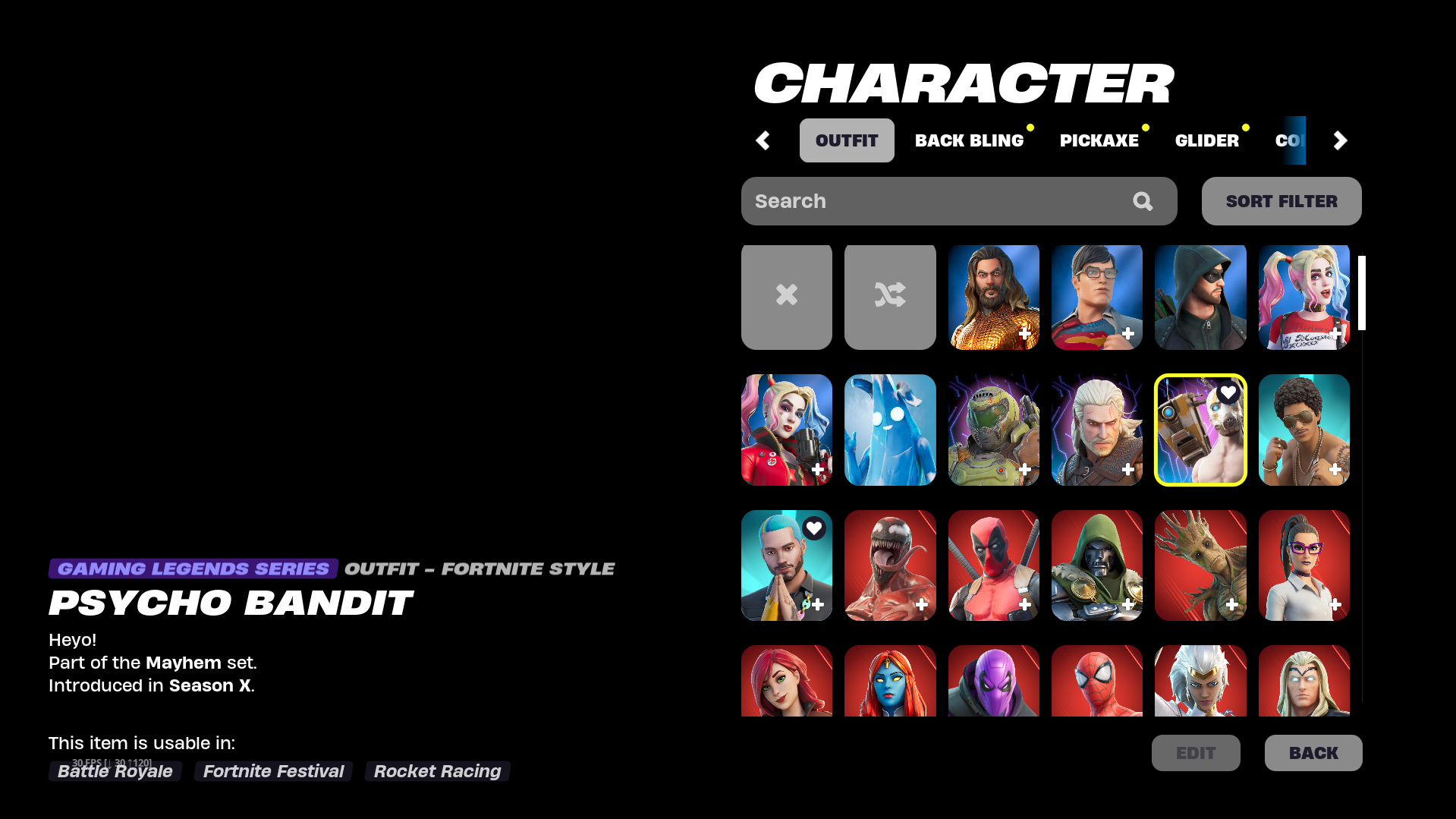Screen dimensions: 1456x819
Task: Click the plus icon on the Superman outfit
Action: click(x=1128, y=333)
